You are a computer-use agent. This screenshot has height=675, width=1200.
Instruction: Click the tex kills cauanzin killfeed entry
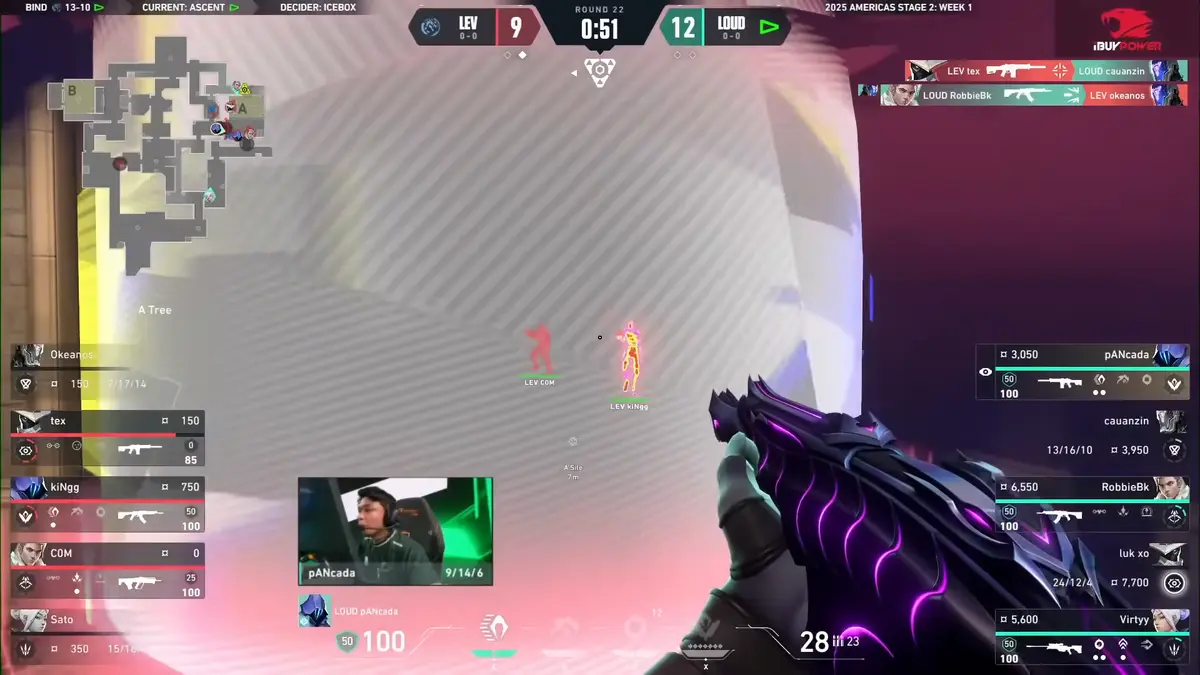tap(1045, 71)
